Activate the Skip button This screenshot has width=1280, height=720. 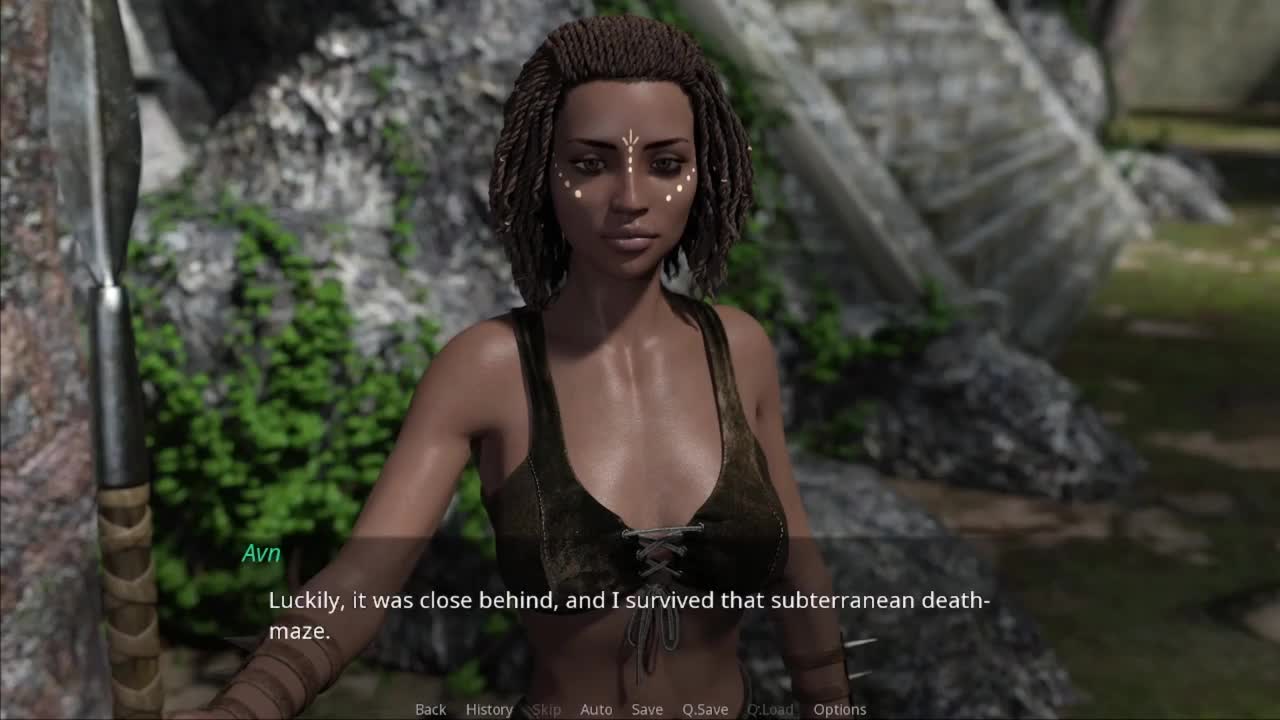click(x=546, y=709)
